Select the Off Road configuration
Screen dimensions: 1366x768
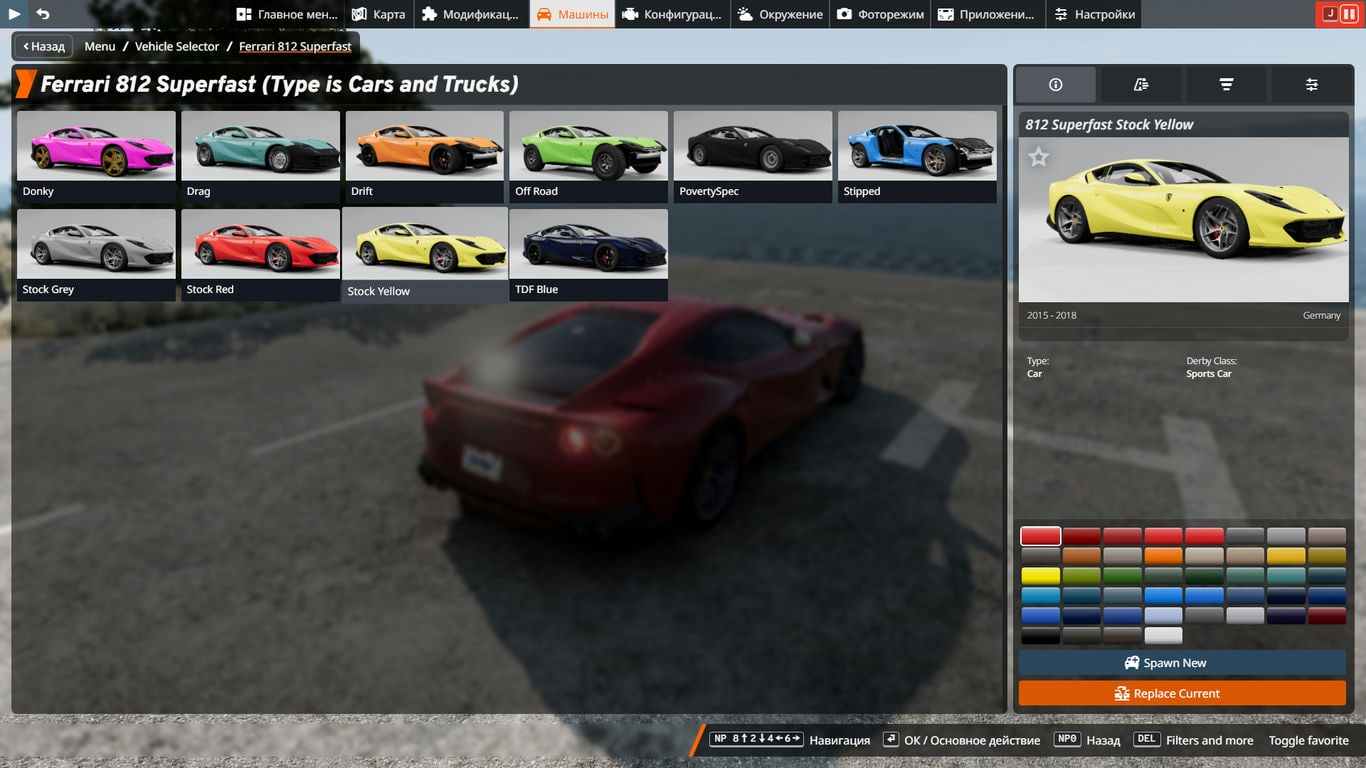click(588, 156)
